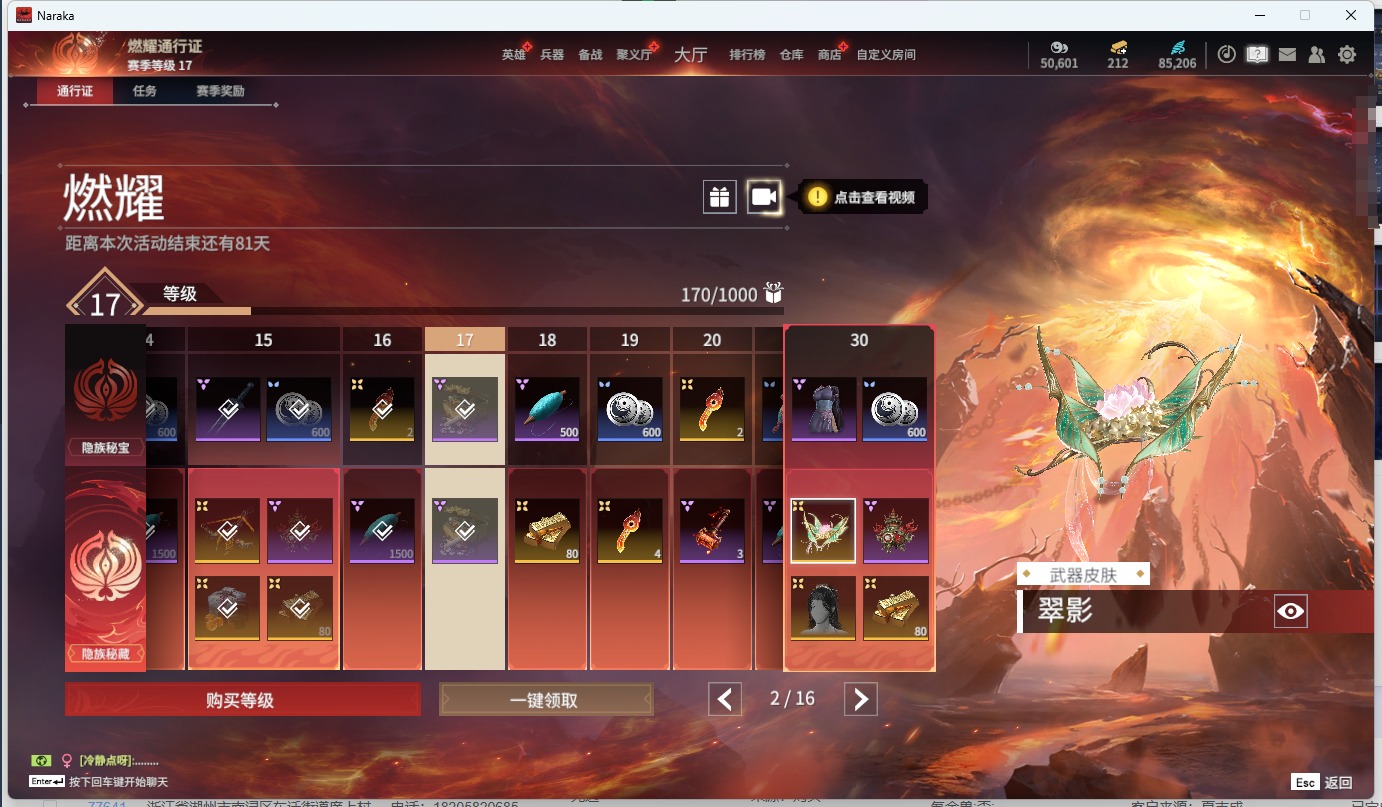
Task: Open the 仓库 warehouse menu
Action: point(791,55)
